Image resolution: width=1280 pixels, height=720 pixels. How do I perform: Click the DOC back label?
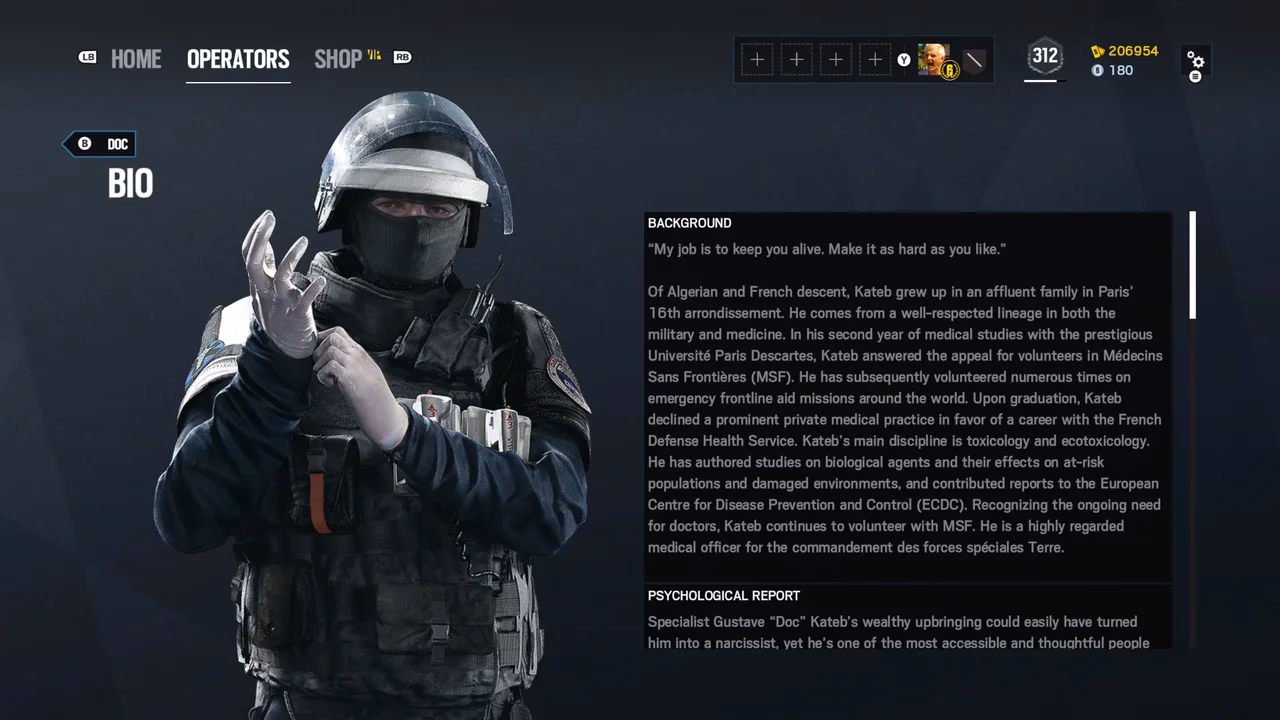click(117, 144)
